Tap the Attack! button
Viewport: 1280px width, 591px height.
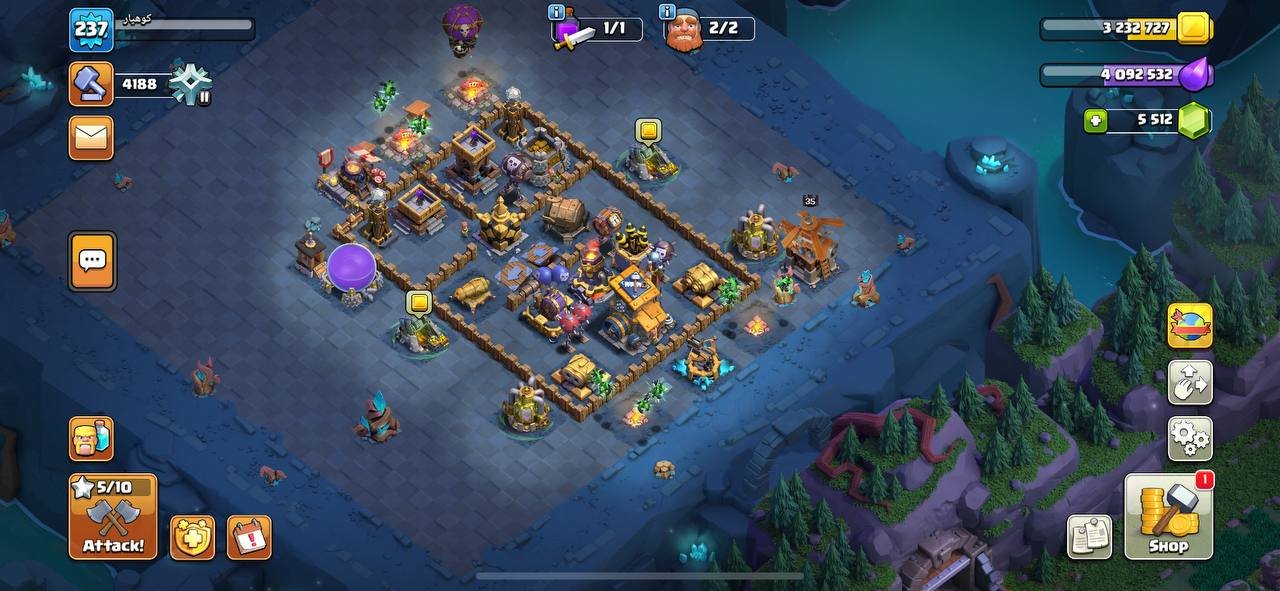tap(113, 516)
